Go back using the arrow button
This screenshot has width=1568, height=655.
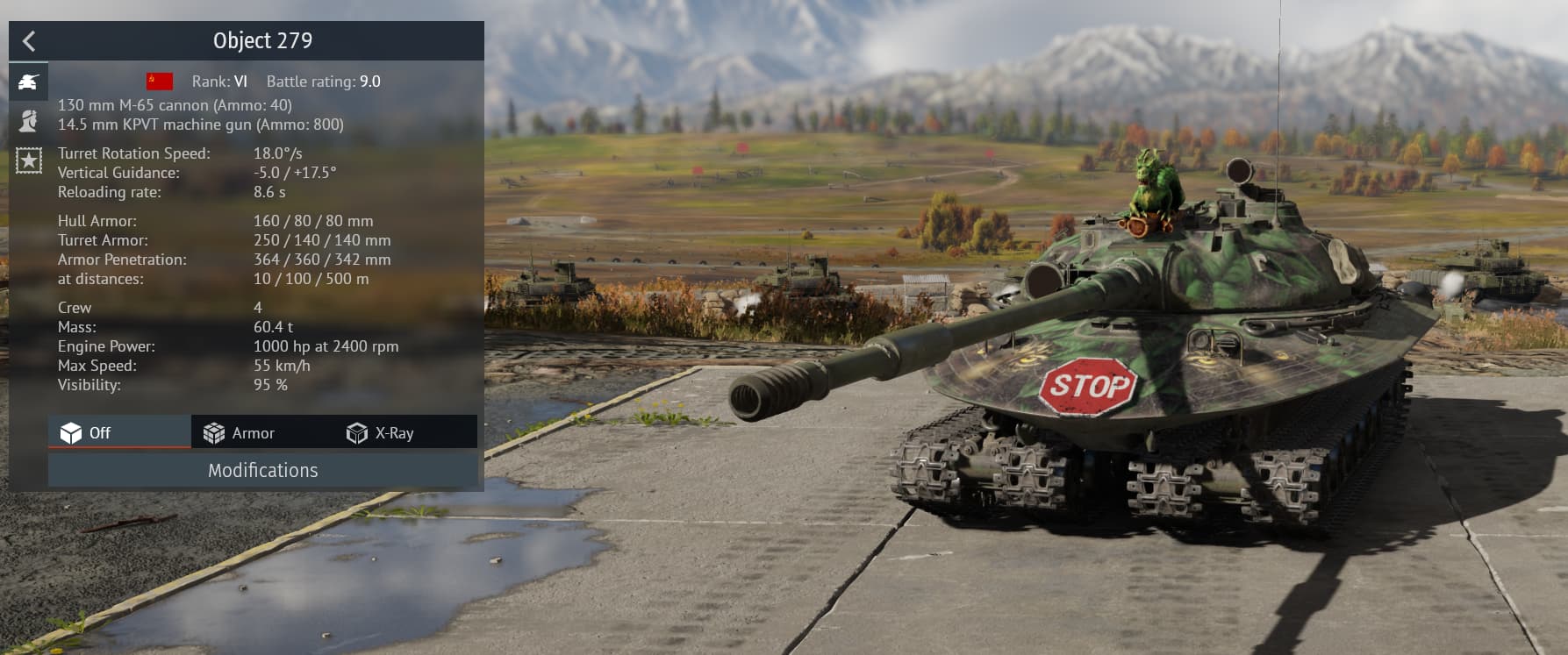point(29,41)
